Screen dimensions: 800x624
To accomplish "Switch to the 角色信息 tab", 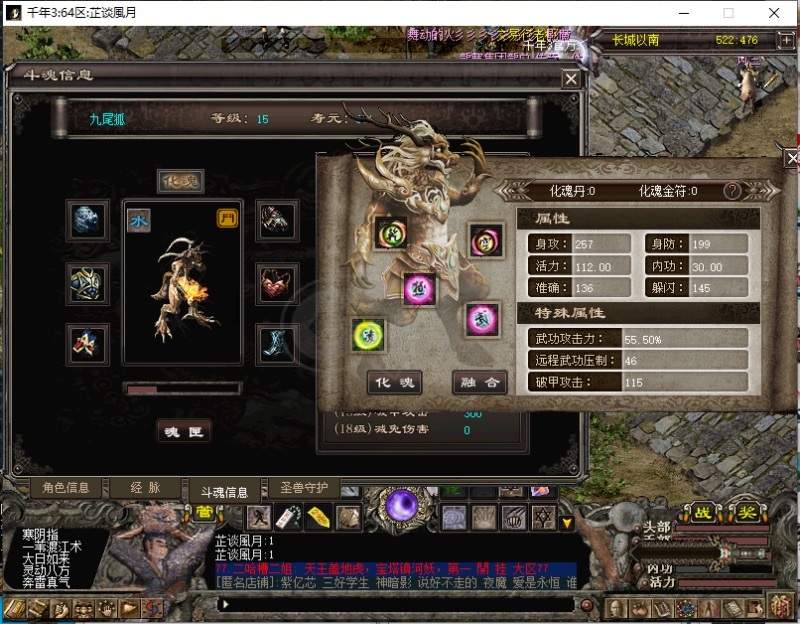I will [x=66, y=488].
